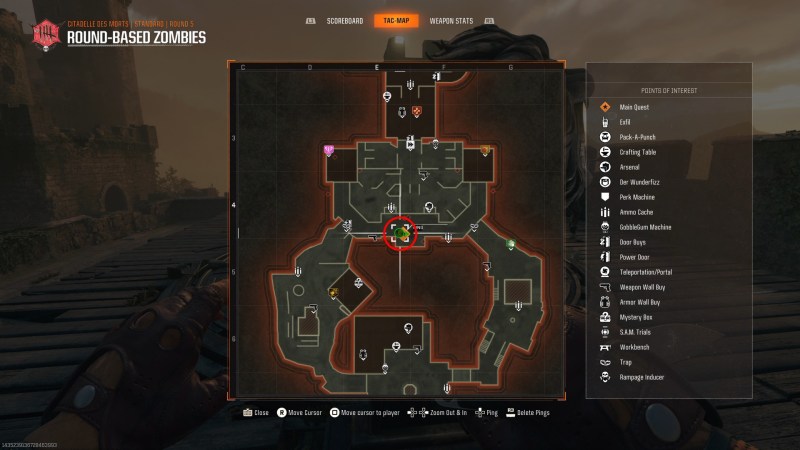The image size is (800, 450).
Task: Click the Crafting Table legend entry
Action: 638,152
